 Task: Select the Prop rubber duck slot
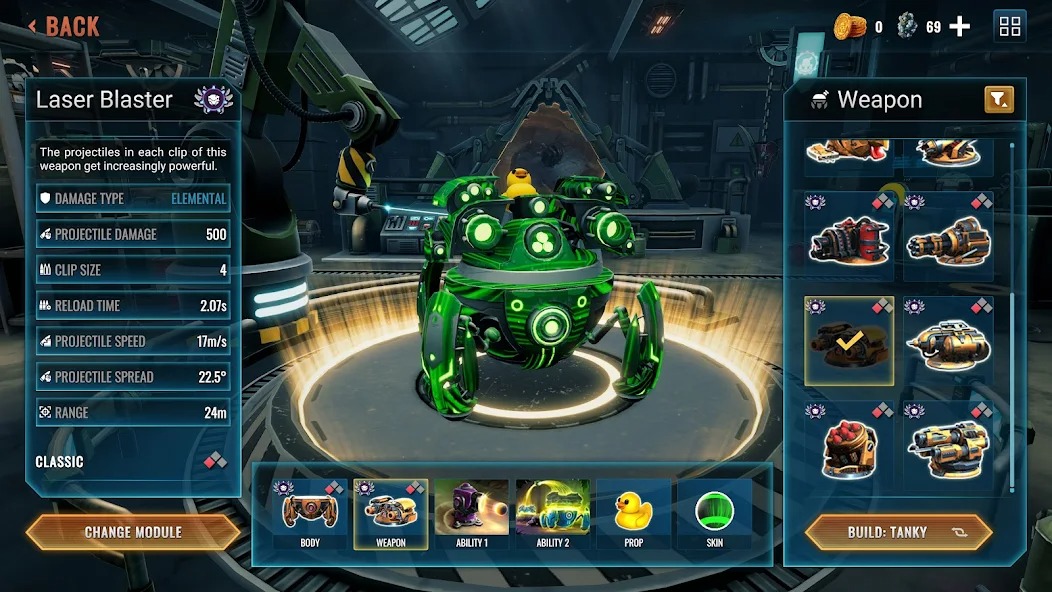pos(633,514)
